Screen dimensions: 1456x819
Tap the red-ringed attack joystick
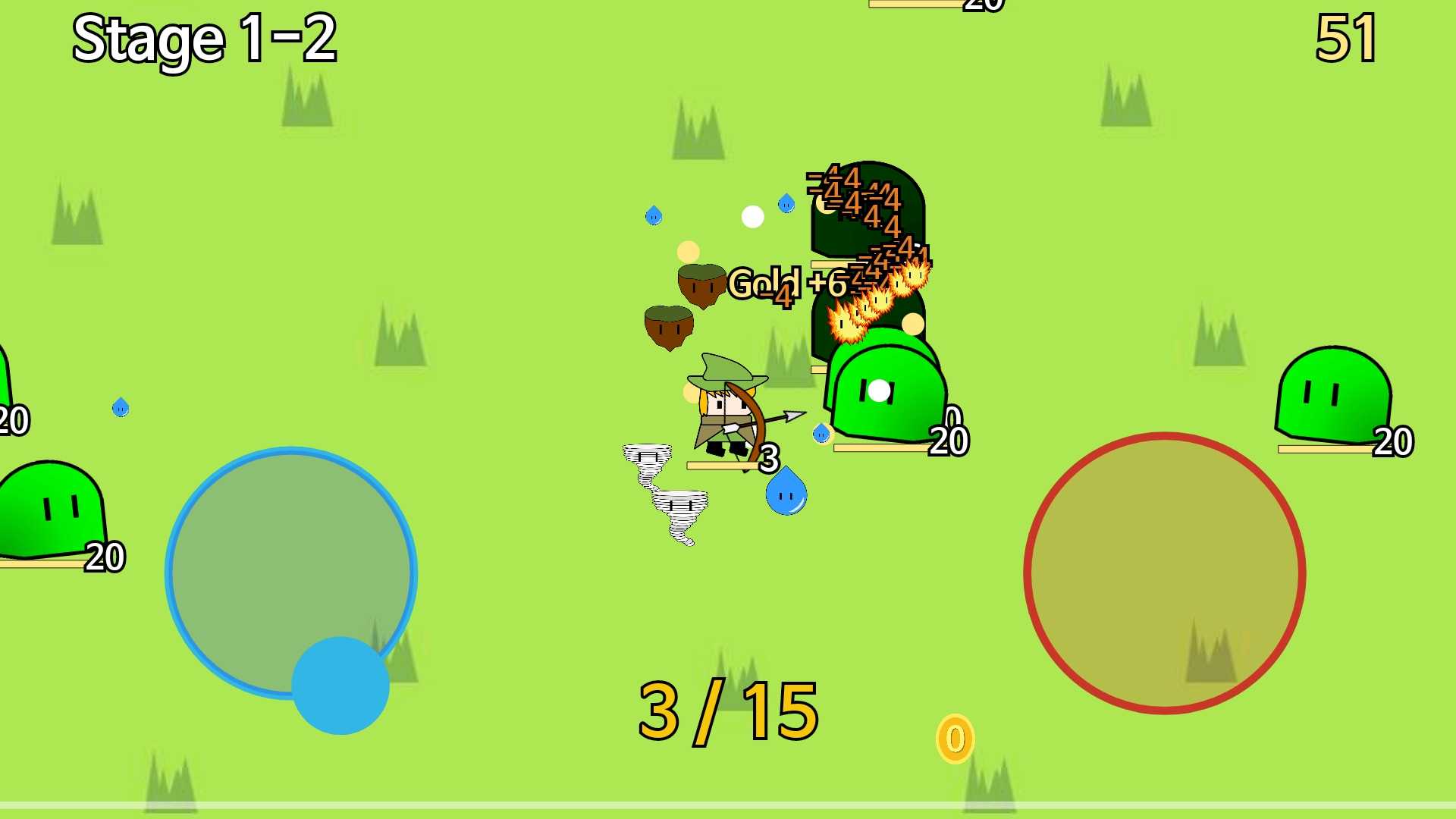pyautogui.click(x=1164, y=573)
